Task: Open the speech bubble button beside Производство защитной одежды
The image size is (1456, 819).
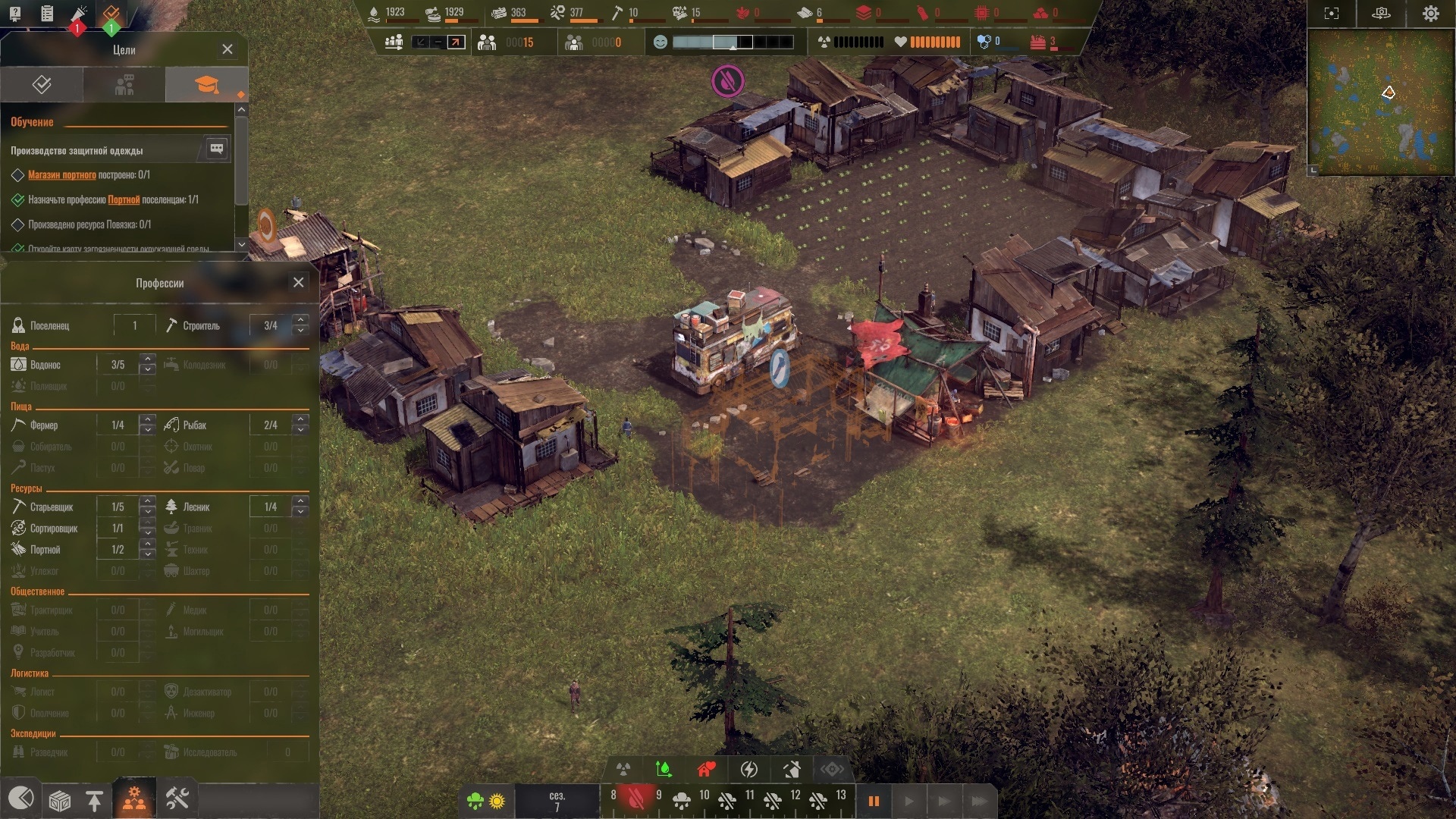Action: [x=216, y=149]
